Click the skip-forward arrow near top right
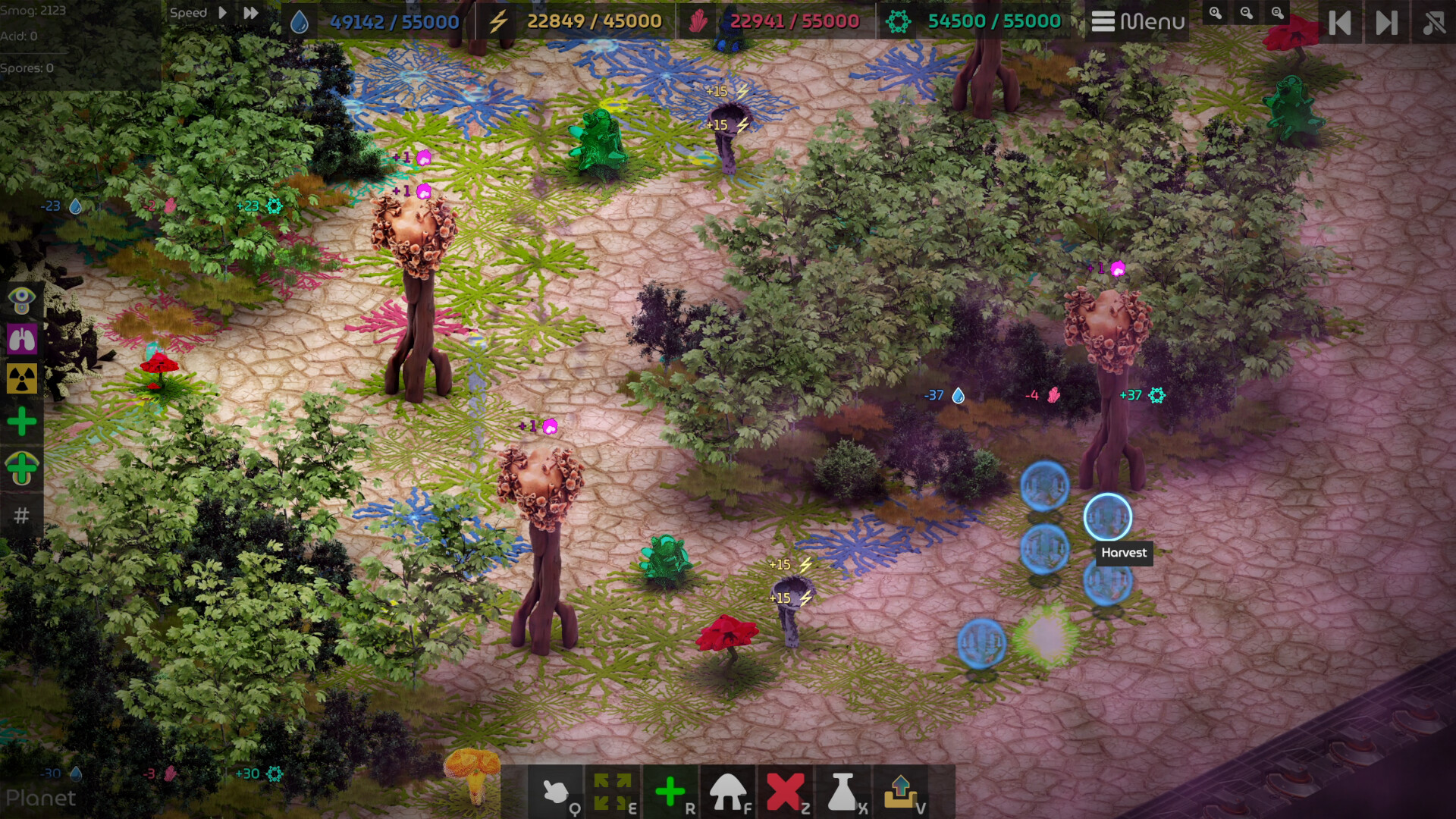Image resolution: width=1456 pixels, height=819 pixels. point(1385,23)
